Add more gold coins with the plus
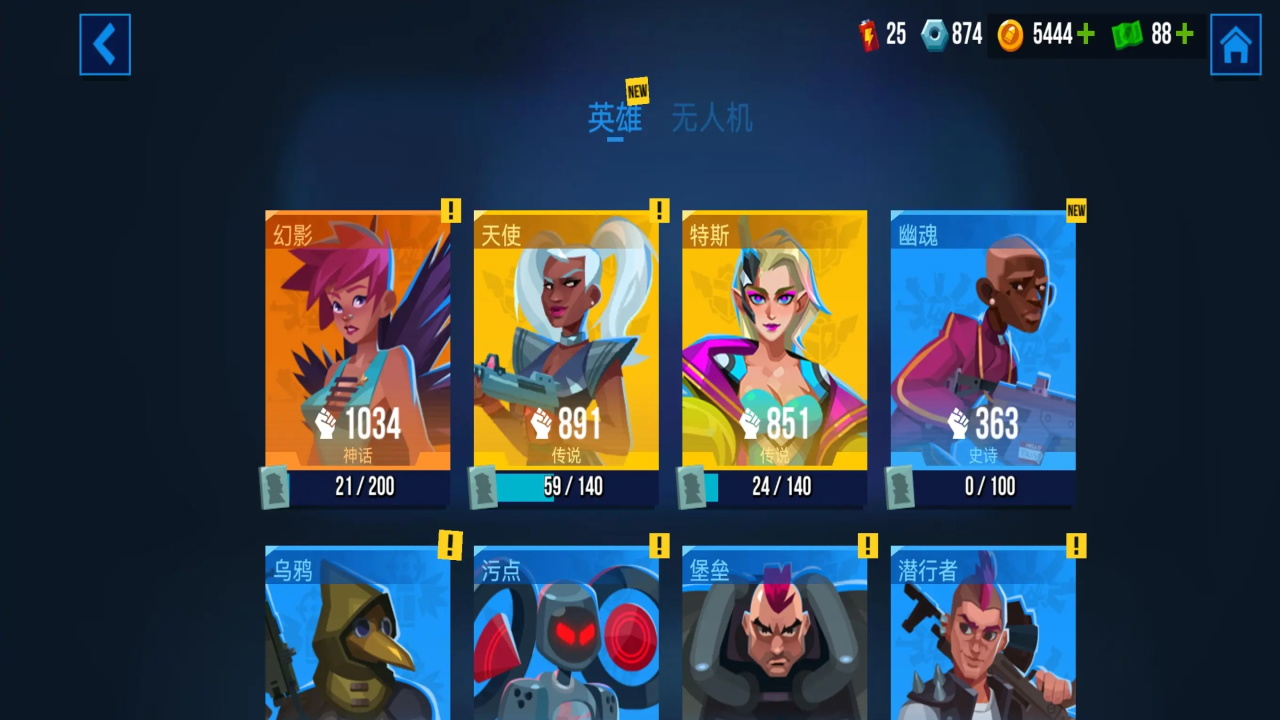 click(1085, 35)
